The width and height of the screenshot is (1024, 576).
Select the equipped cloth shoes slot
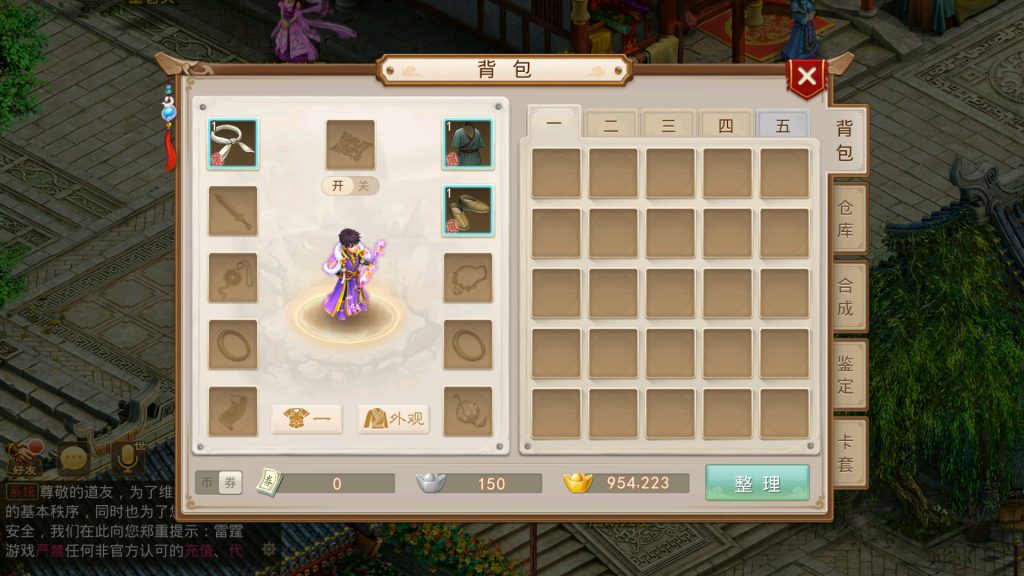[x=468, y=210]
